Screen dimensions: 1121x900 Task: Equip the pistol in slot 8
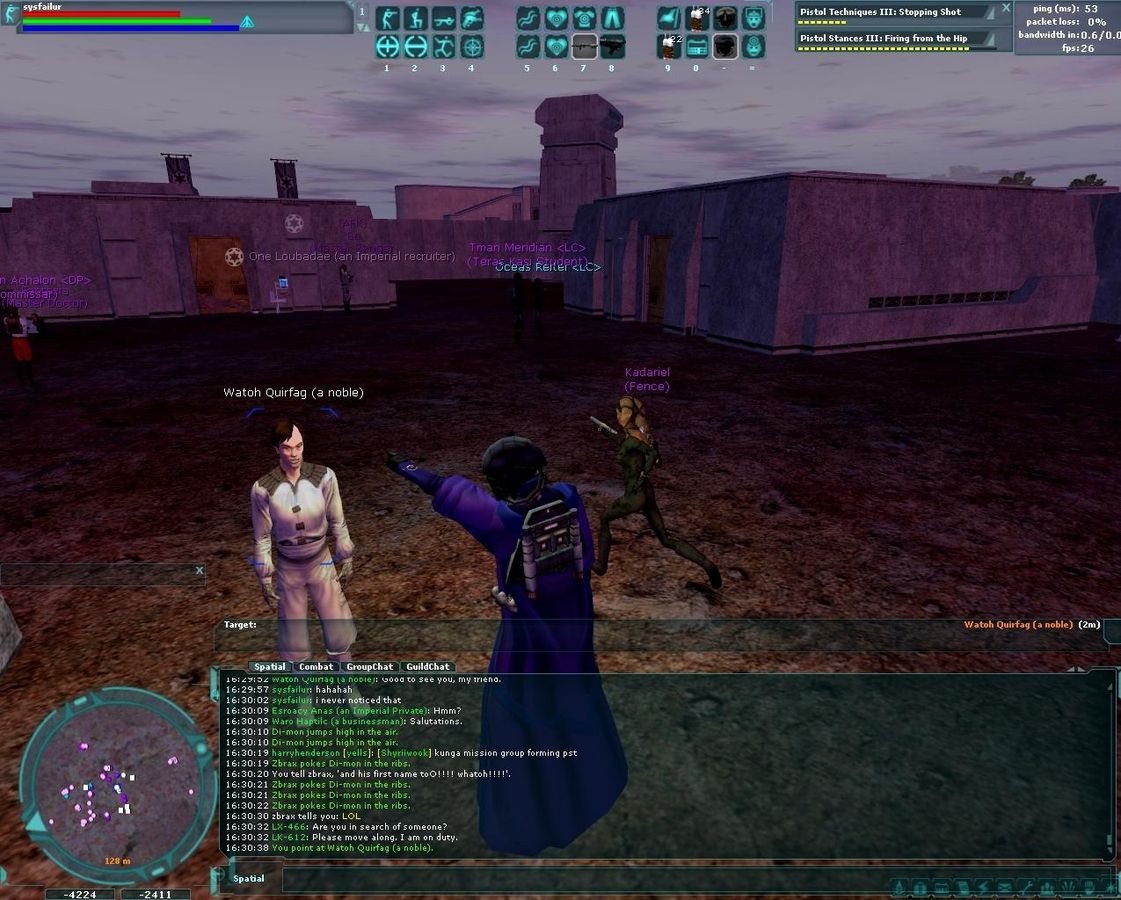pyautogui.click(x=612, y=46)
